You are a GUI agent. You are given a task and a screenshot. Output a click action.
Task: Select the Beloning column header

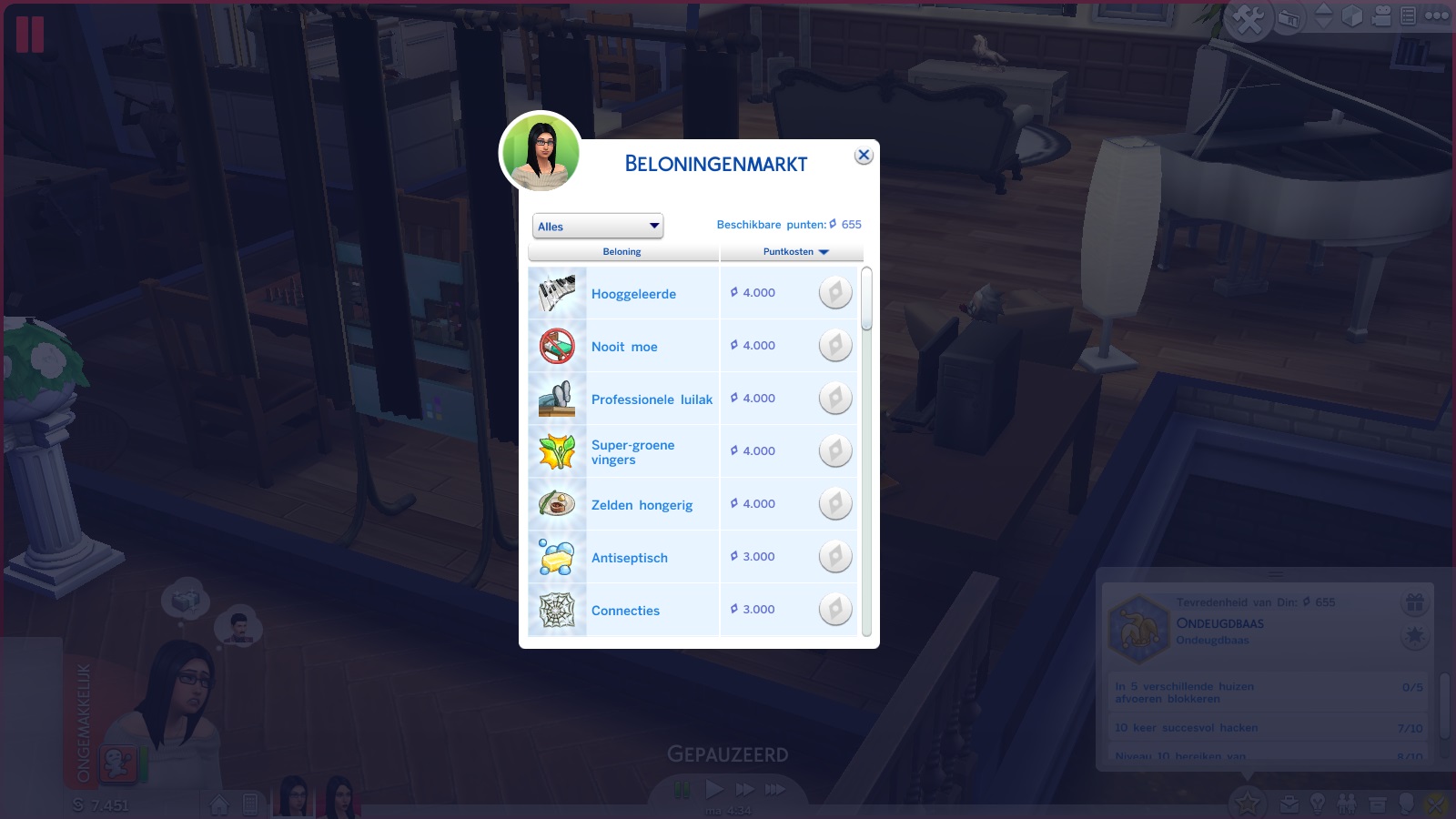click(622, 252)
